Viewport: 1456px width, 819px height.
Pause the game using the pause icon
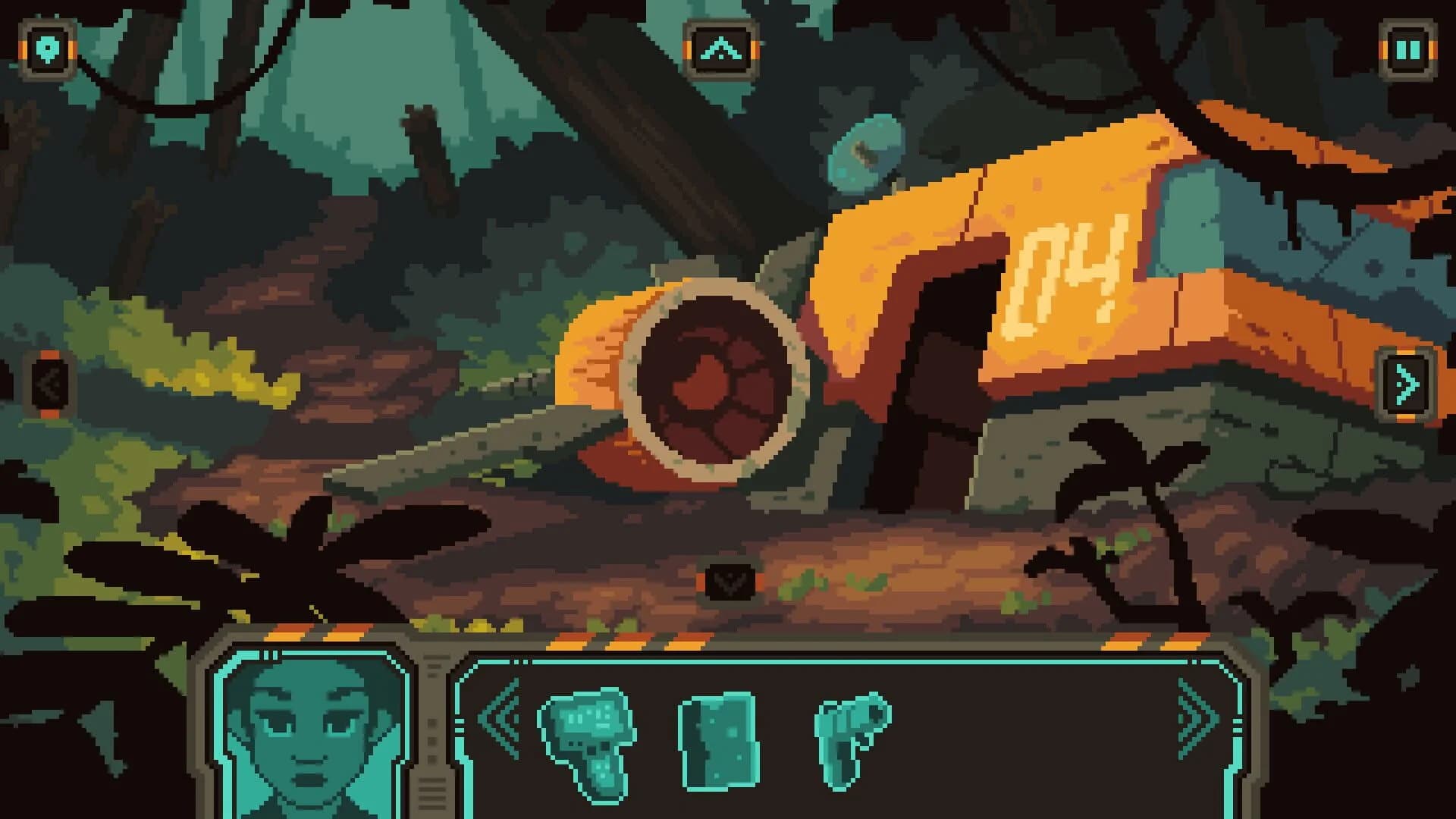[x=1408, y=51]
